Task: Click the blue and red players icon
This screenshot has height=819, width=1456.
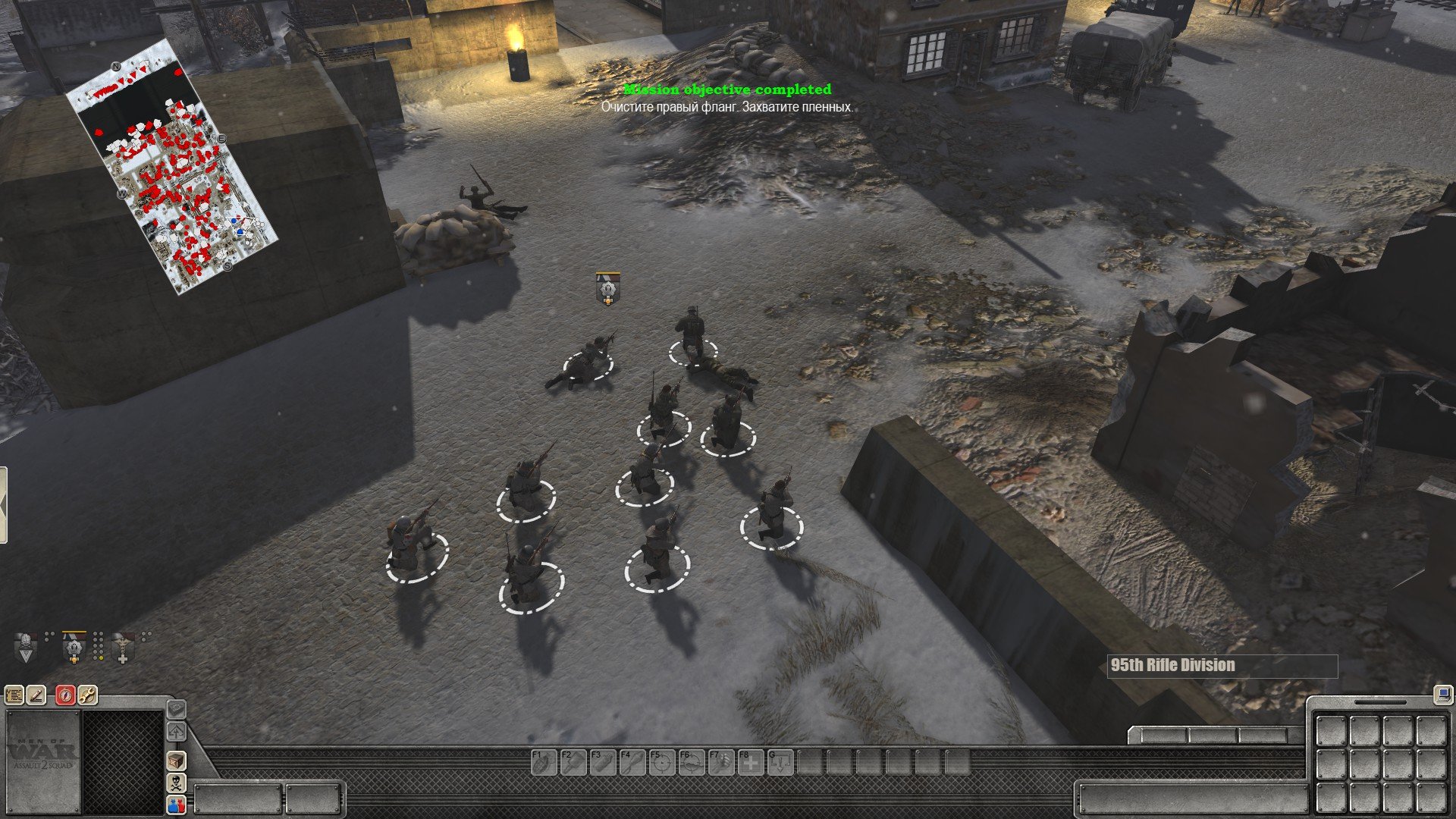Action: coord(176,805)
